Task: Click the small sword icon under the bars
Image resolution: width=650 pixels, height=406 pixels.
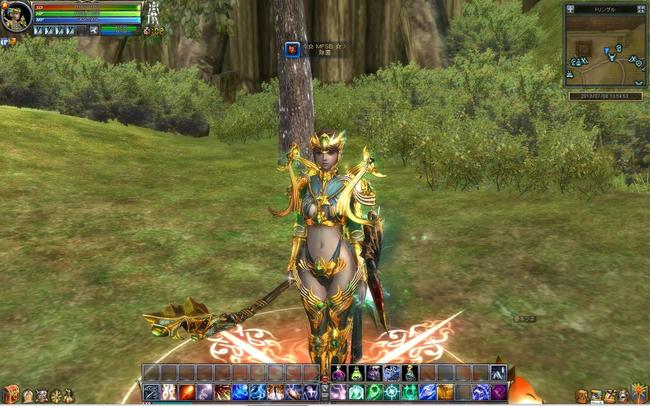Action: click(x=93, y=30)
